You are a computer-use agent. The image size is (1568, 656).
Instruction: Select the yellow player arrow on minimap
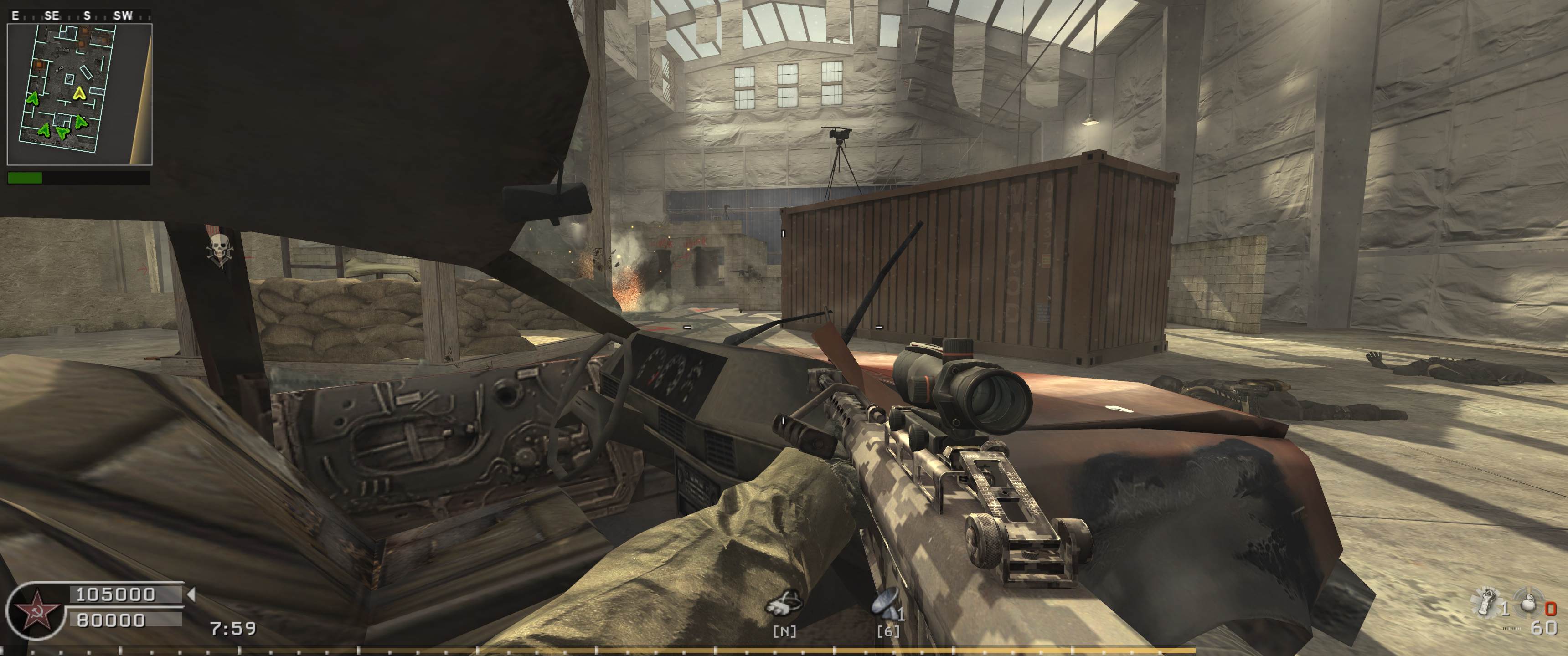pyautogui.click(x=78, y=93)
